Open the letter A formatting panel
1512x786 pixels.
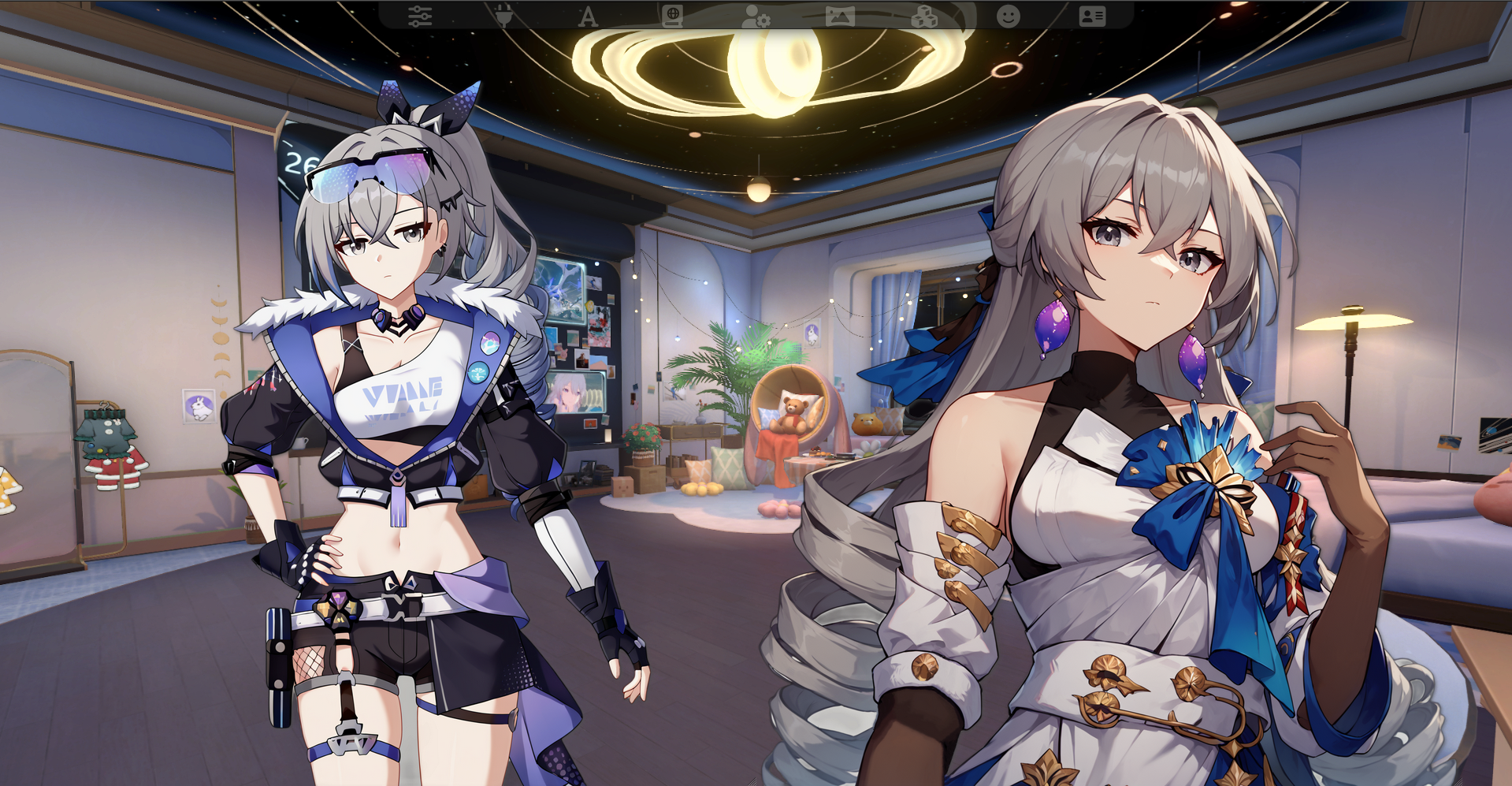[x=588, y=16]
